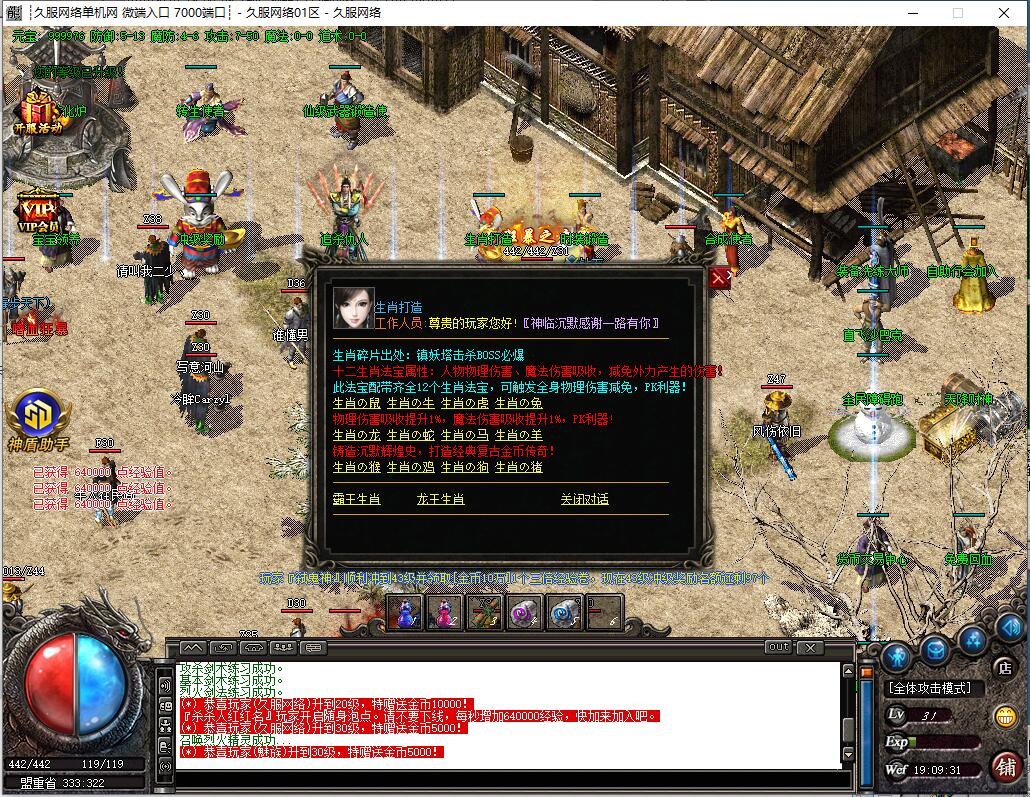Open the yellow smiley emoji button
Screen dimensions: 1030x797
tap(1005, 716)
